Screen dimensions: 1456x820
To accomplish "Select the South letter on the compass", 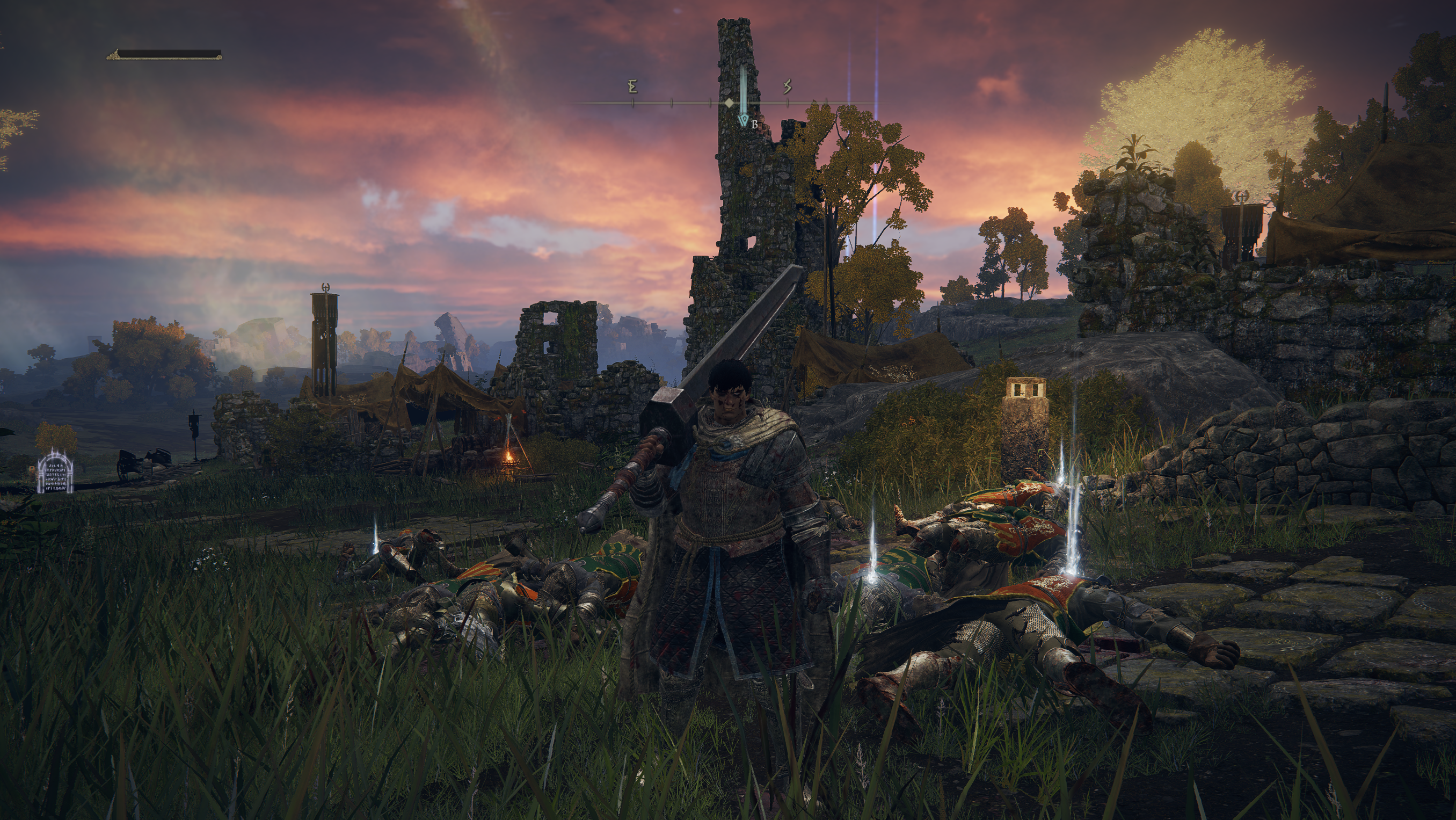I will tap(788, 86).
